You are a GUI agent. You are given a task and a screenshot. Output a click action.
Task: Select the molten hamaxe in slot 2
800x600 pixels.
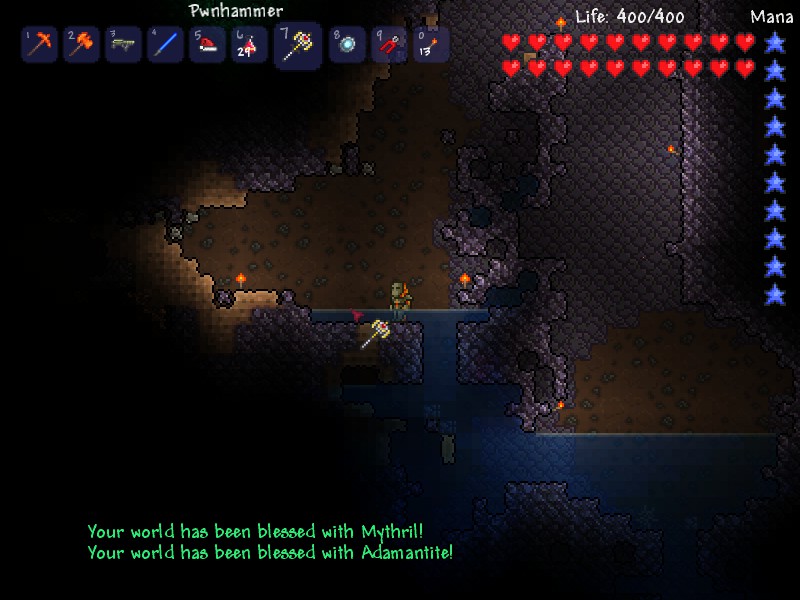pyautogui.click(x=81, y=45)
